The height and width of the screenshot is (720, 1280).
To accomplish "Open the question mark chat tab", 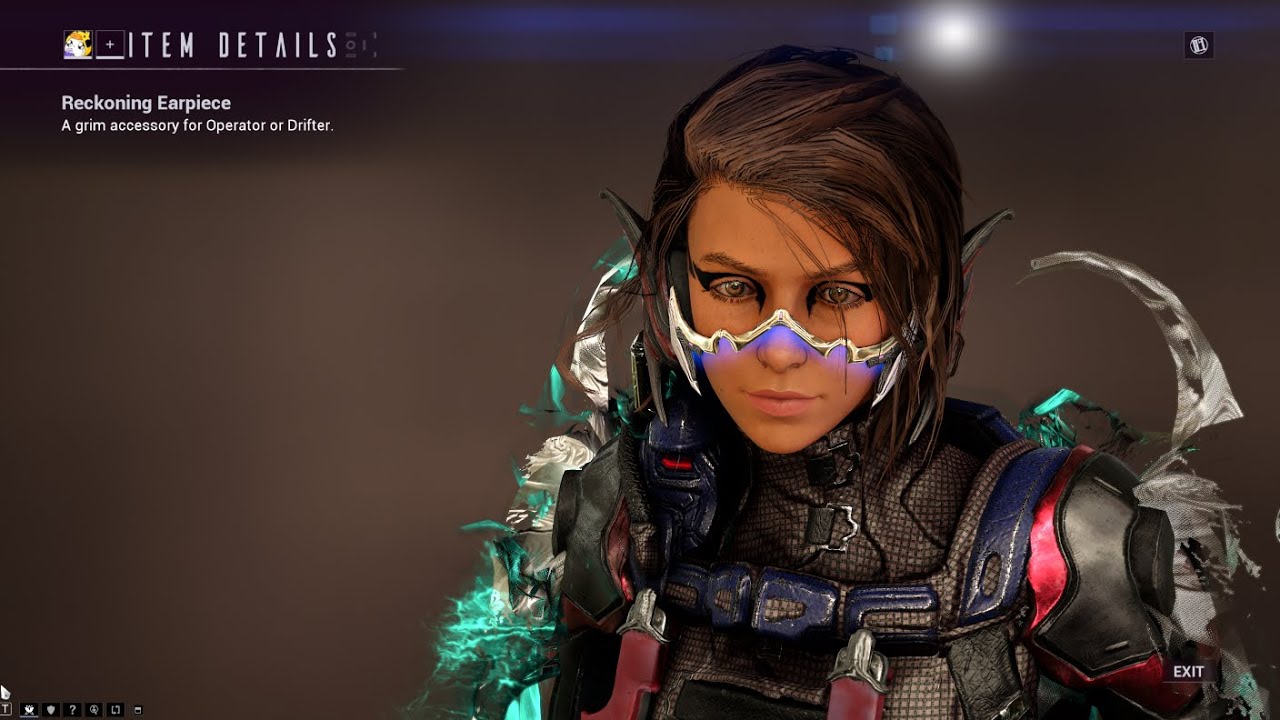I will 72,710.
